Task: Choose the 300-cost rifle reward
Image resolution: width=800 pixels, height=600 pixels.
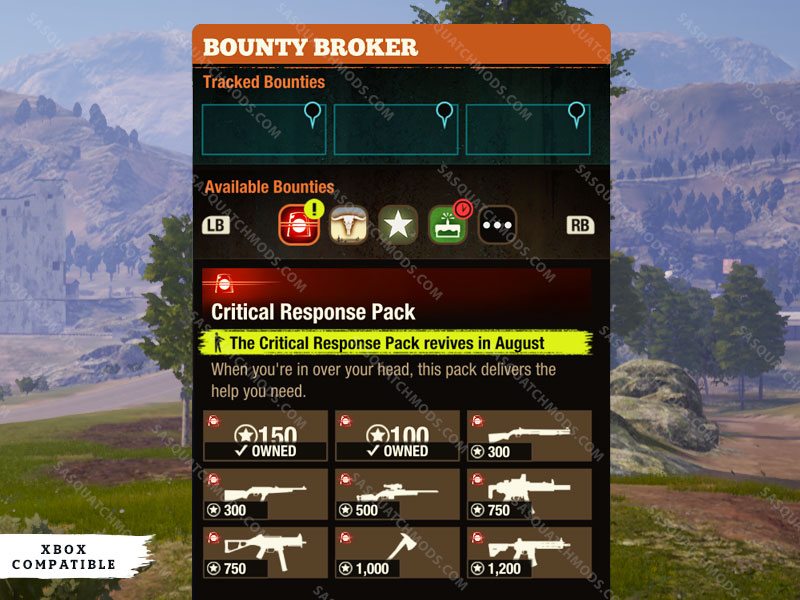Action: (265, 494)
